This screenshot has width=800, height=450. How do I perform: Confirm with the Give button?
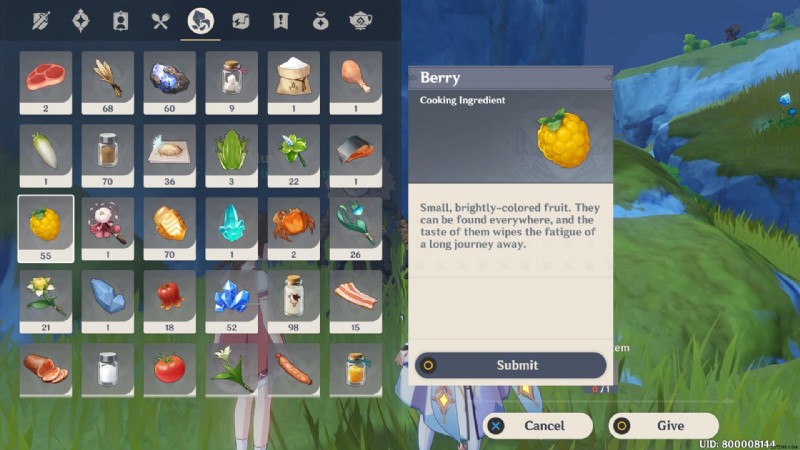[663, 425]
